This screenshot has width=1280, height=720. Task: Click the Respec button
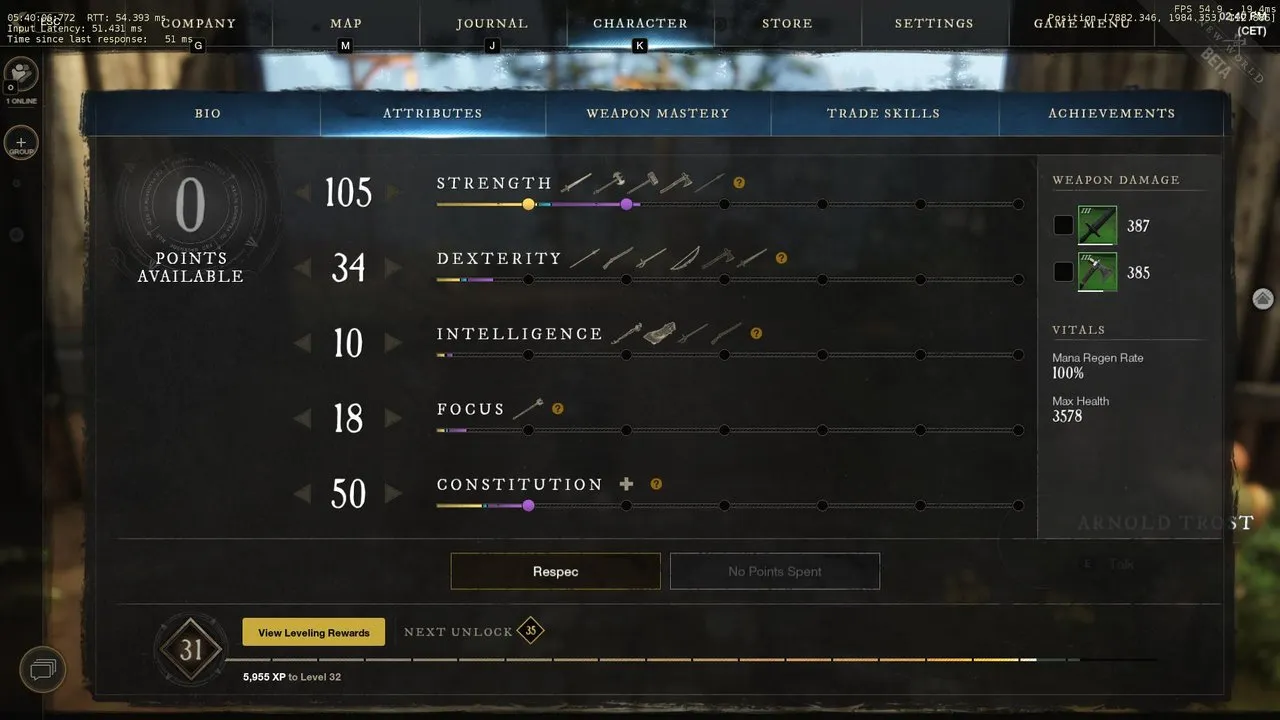(555, 571)
